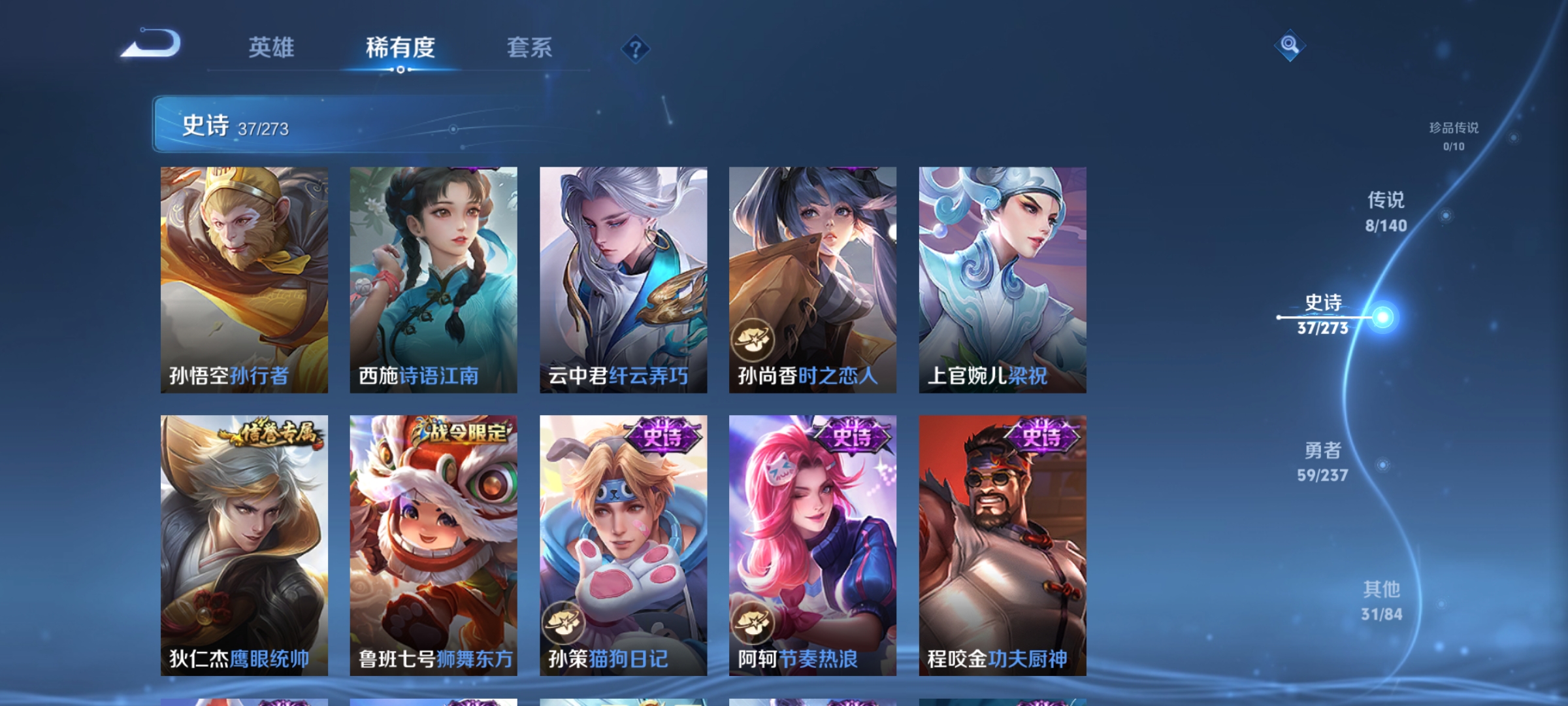Screen dimensions: 1568x706
Task: Select the 稀有度 tab
Action: tap(400, 48)
